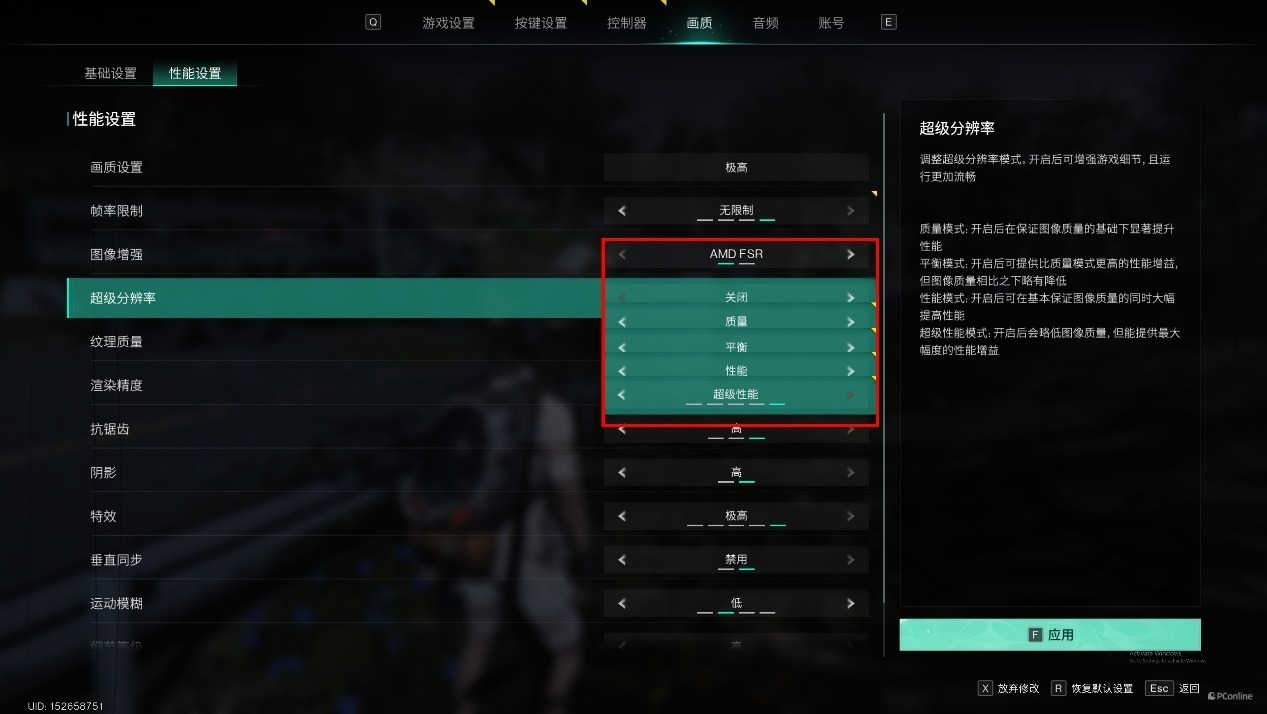Open the 画质设置 preset selector showing 极高
The width and height of the screenshot is (1267, 714).
[736, 168]
